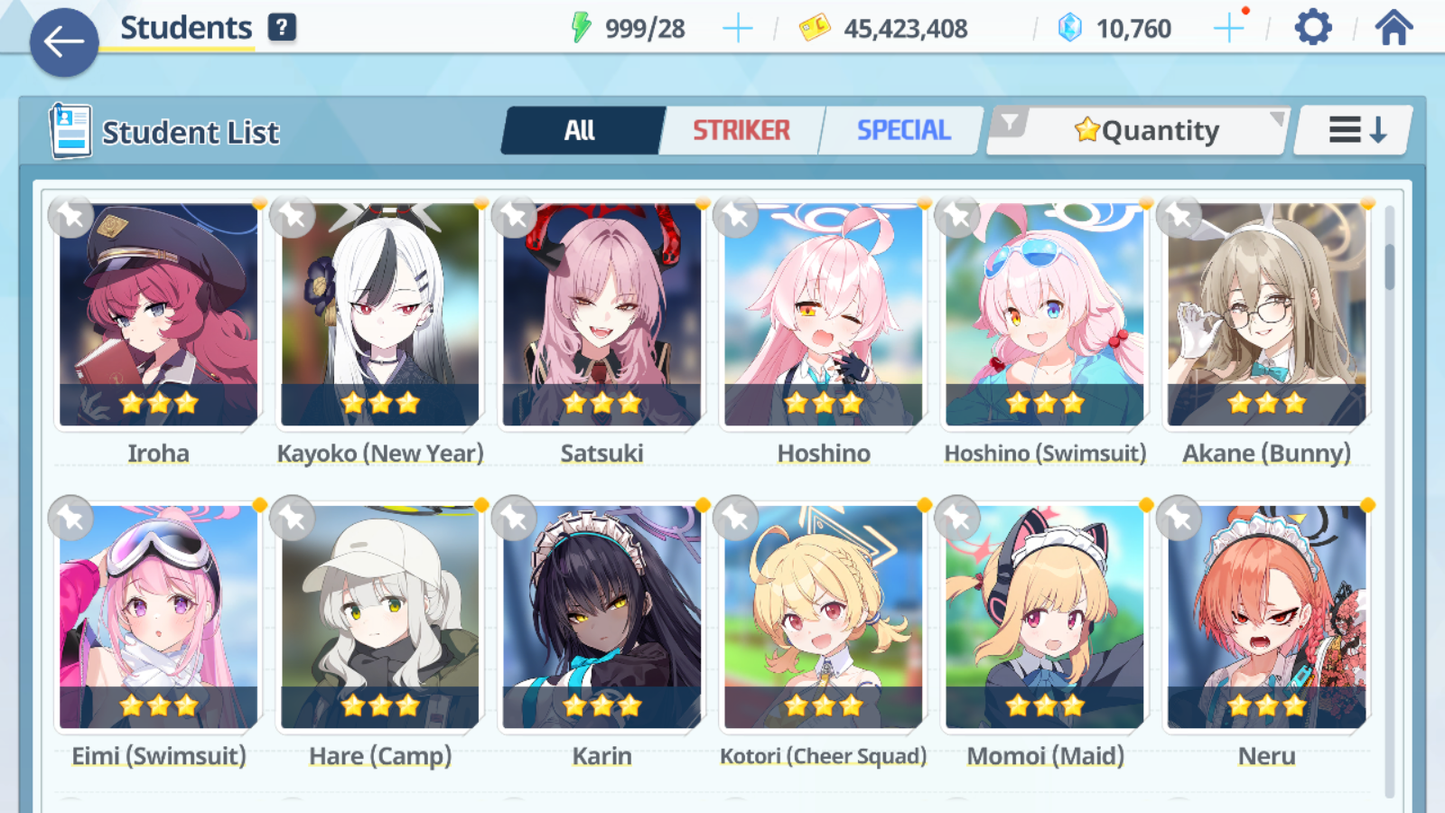1445x813 pixels.
Task: Return to home via the Home icon
Action: tap(1394, 28)
